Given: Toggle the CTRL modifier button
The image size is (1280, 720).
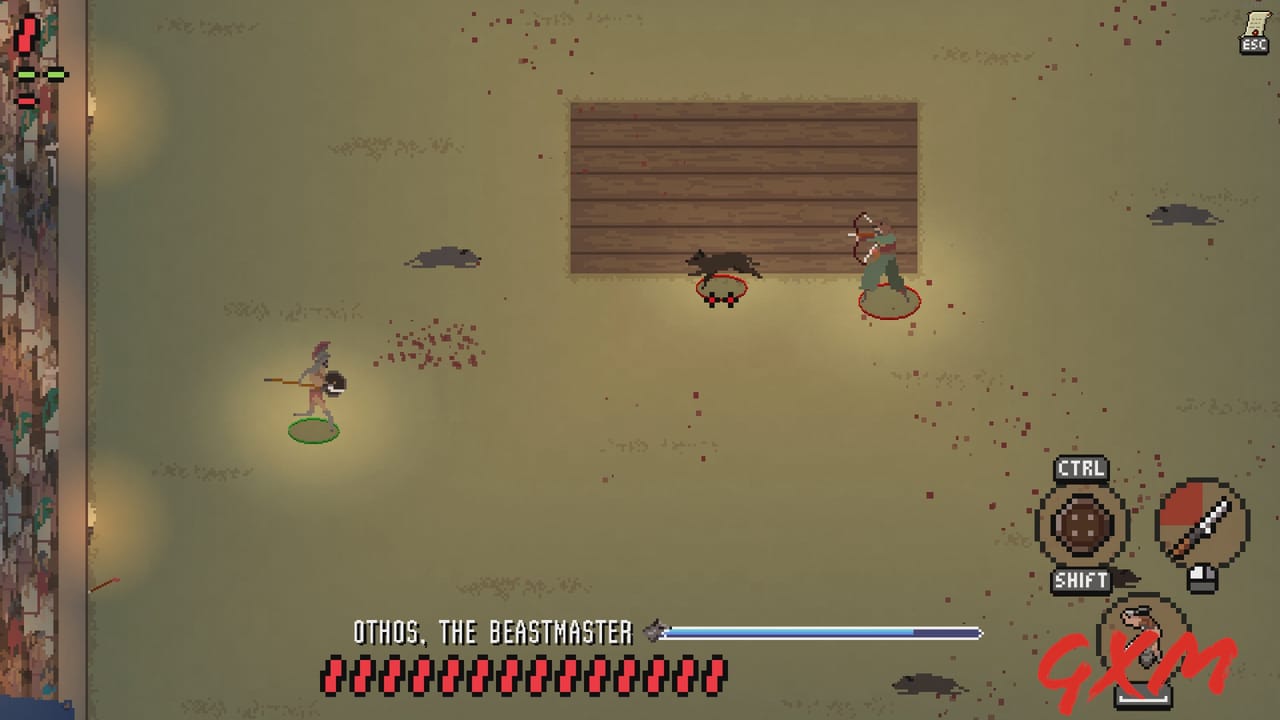Looking at the screenshot, I should pos(1080,468).
